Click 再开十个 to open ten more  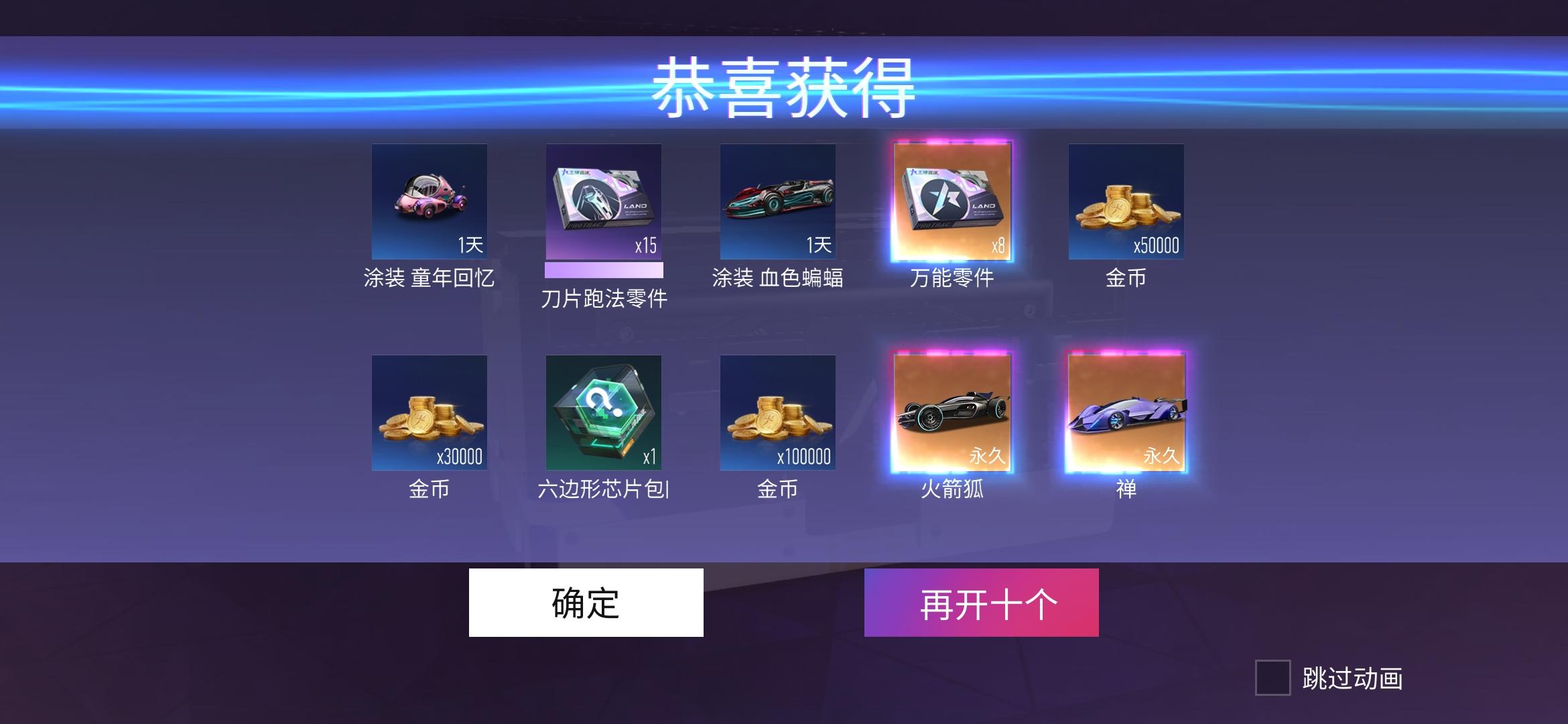click(982, 602)
